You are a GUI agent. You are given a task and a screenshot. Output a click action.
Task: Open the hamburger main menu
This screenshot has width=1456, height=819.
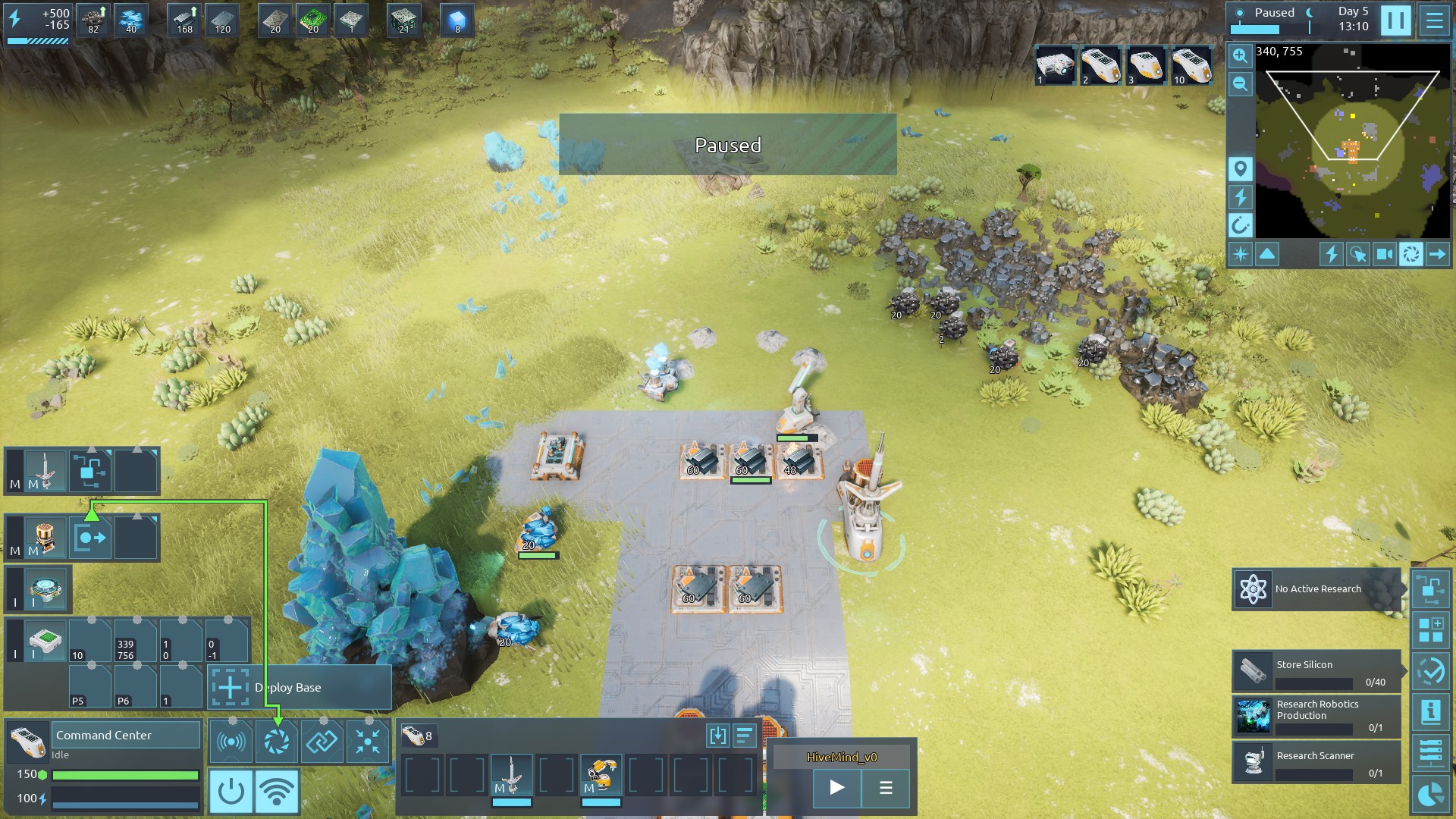click(1434, 20)
